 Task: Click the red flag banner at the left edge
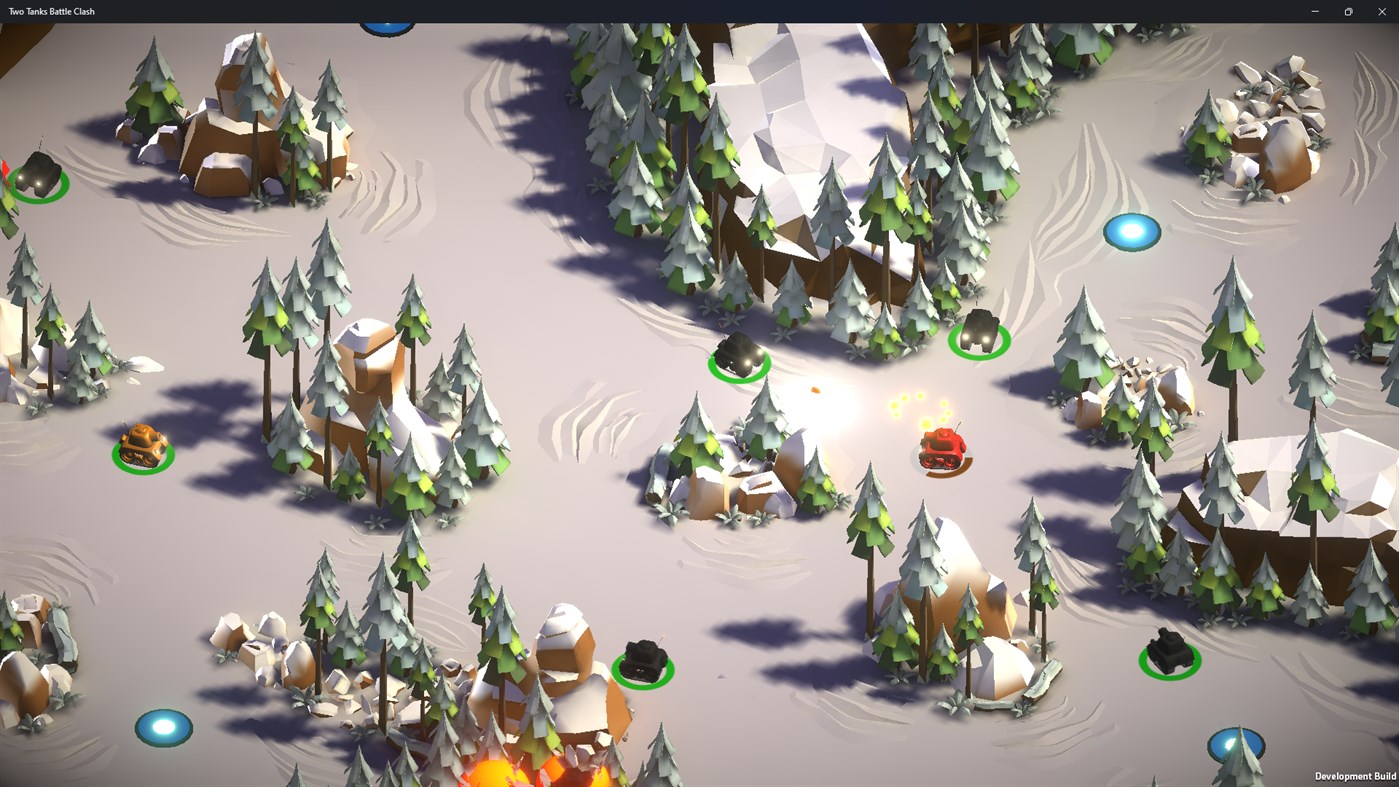pyautogui.click(x=6, y=168)
